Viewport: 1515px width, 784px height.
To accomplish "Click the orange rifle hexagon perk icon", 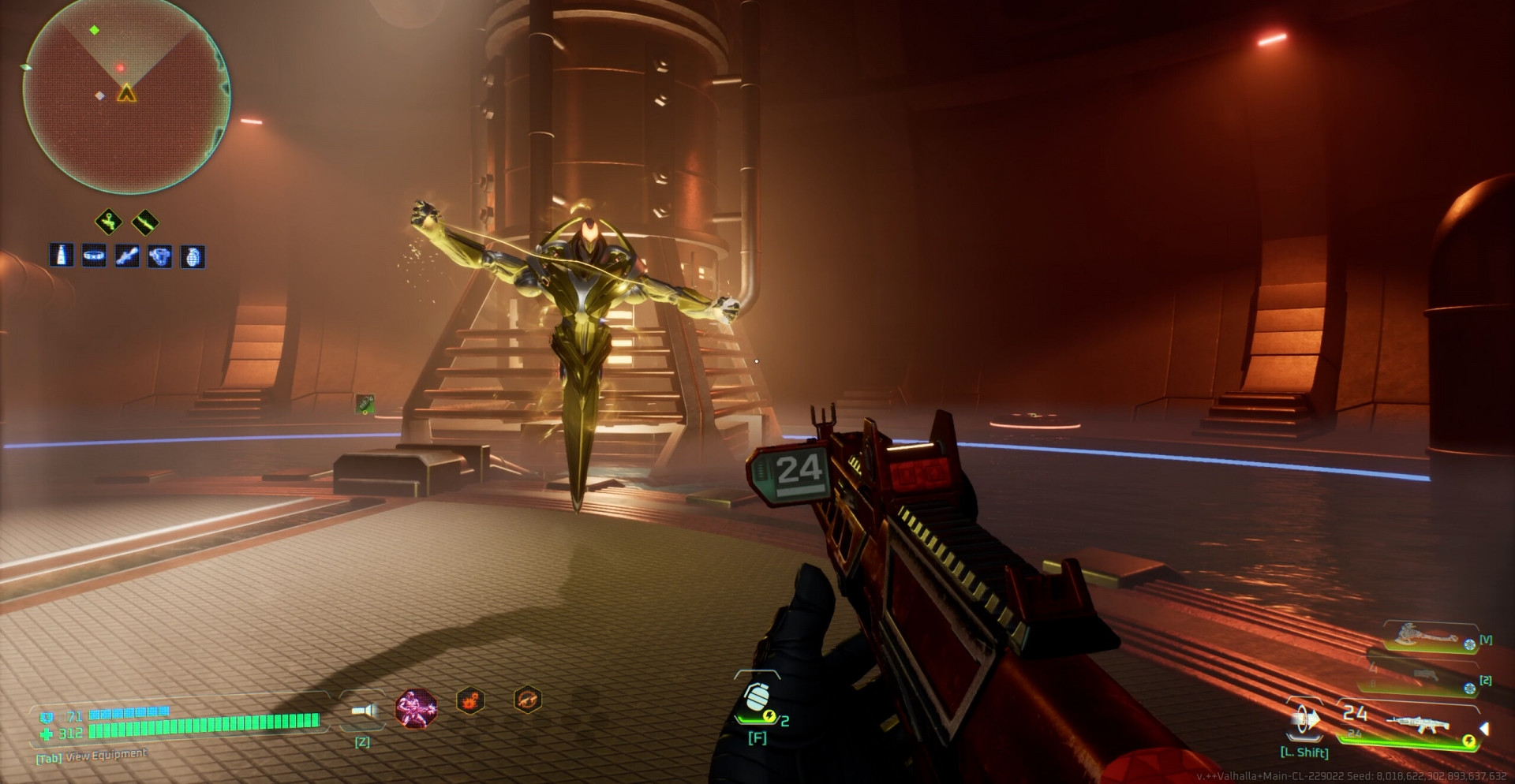I will point(527,699).
